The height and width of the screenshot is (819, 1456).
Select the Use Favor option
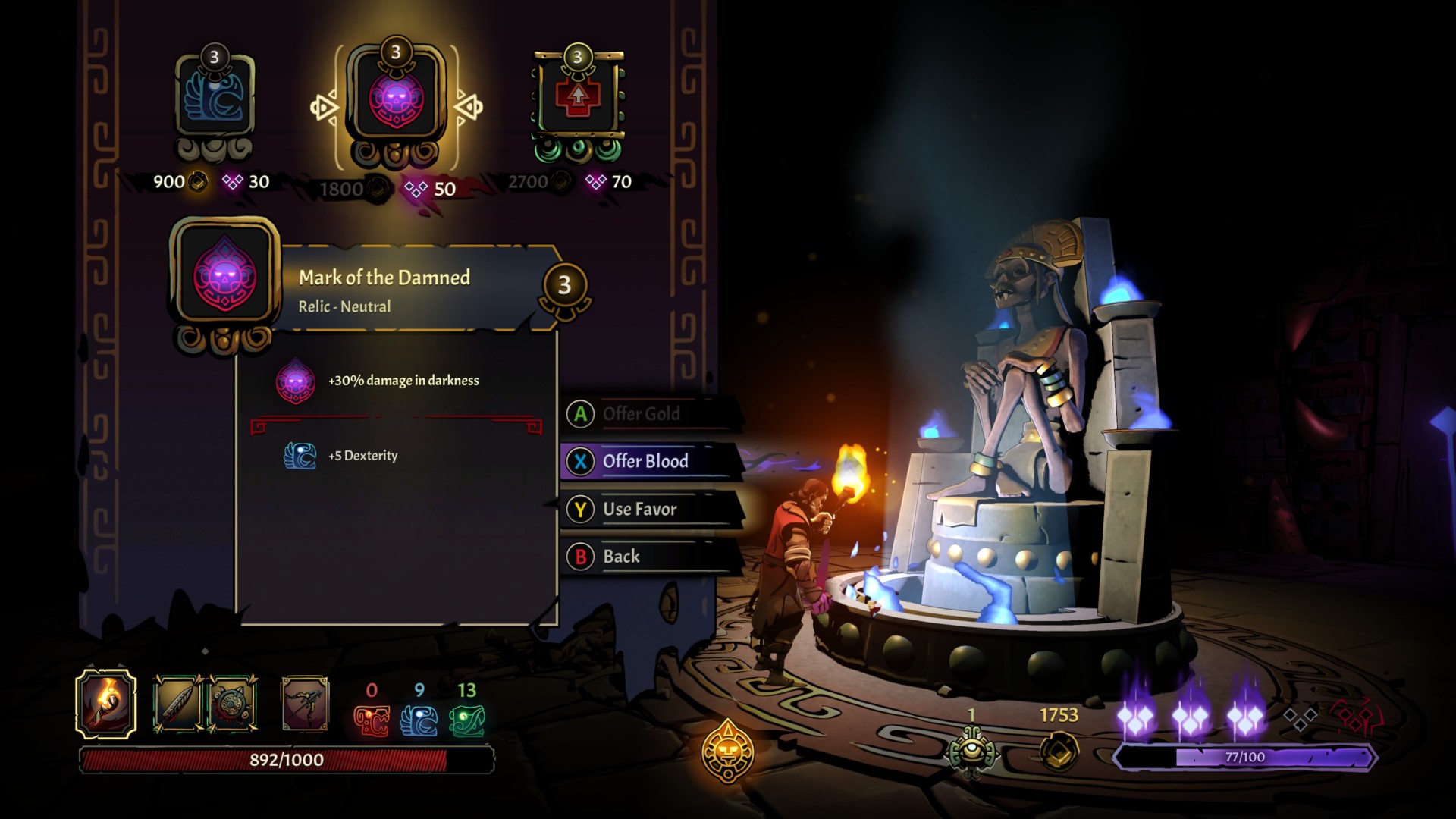tap(639, 509)
